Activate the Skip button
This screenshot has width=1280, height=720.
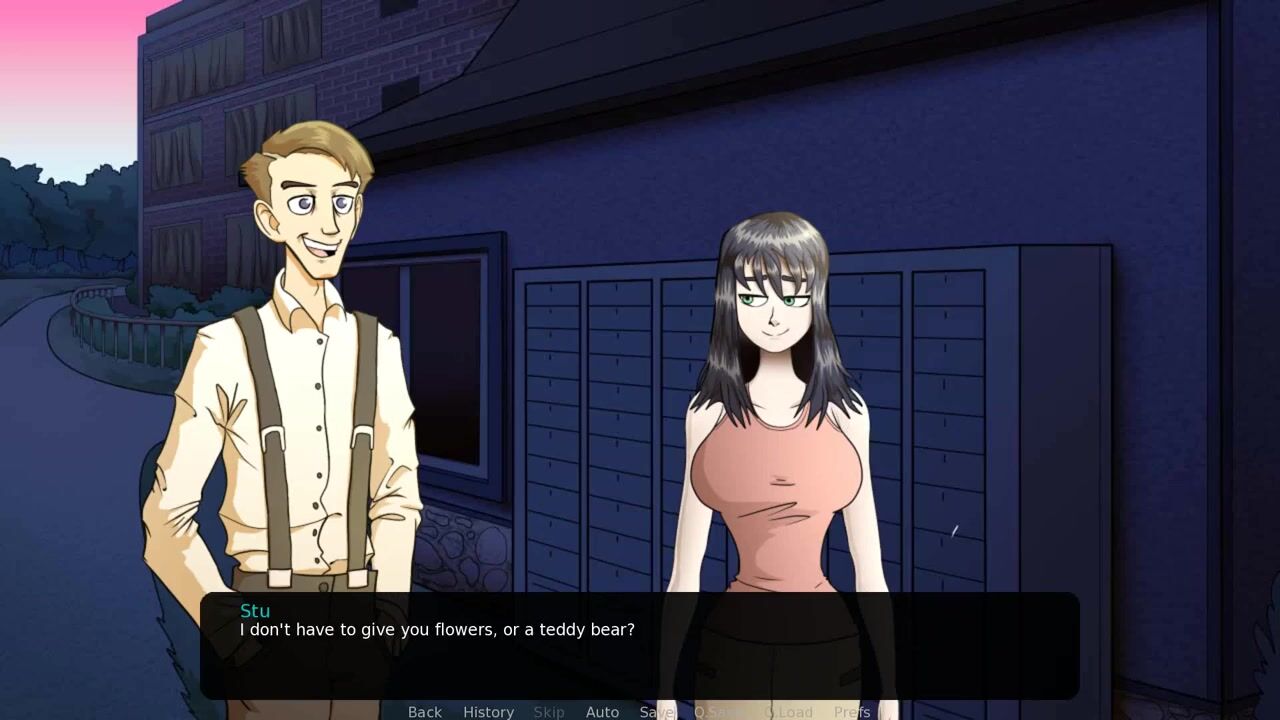click(549, 711)
